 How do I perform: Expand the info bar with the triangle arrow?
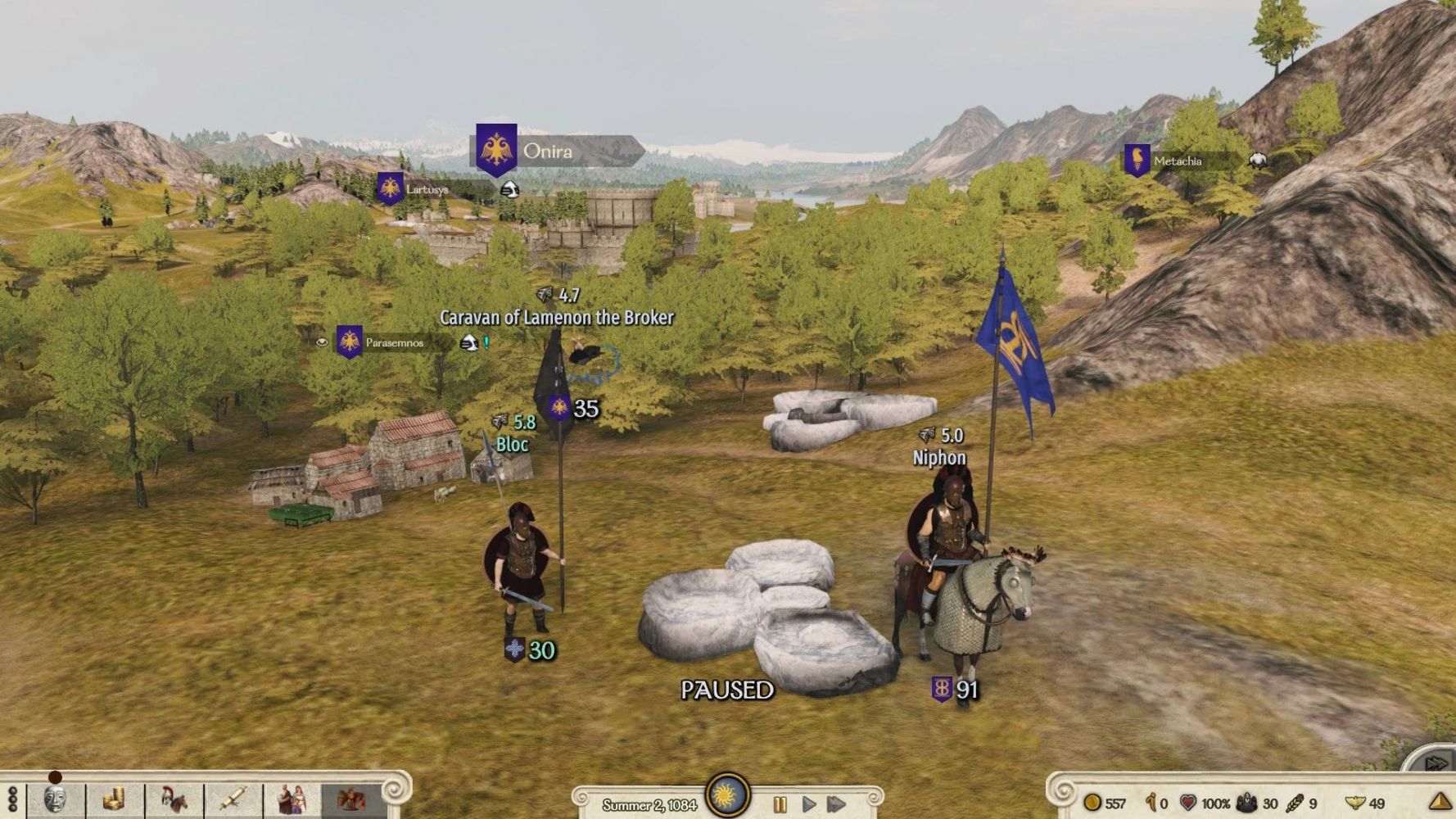[x=1440, y=803]
